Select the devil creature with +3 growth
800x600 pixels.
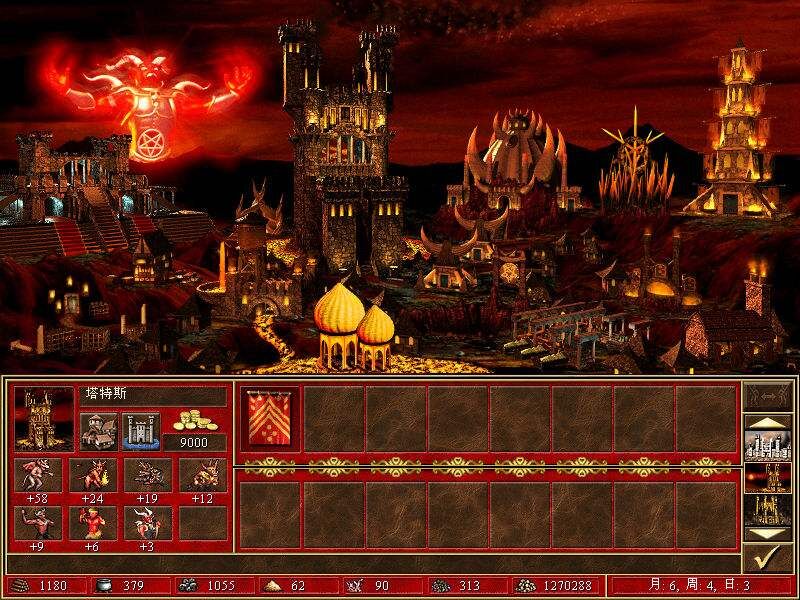[x=147, y=523]
